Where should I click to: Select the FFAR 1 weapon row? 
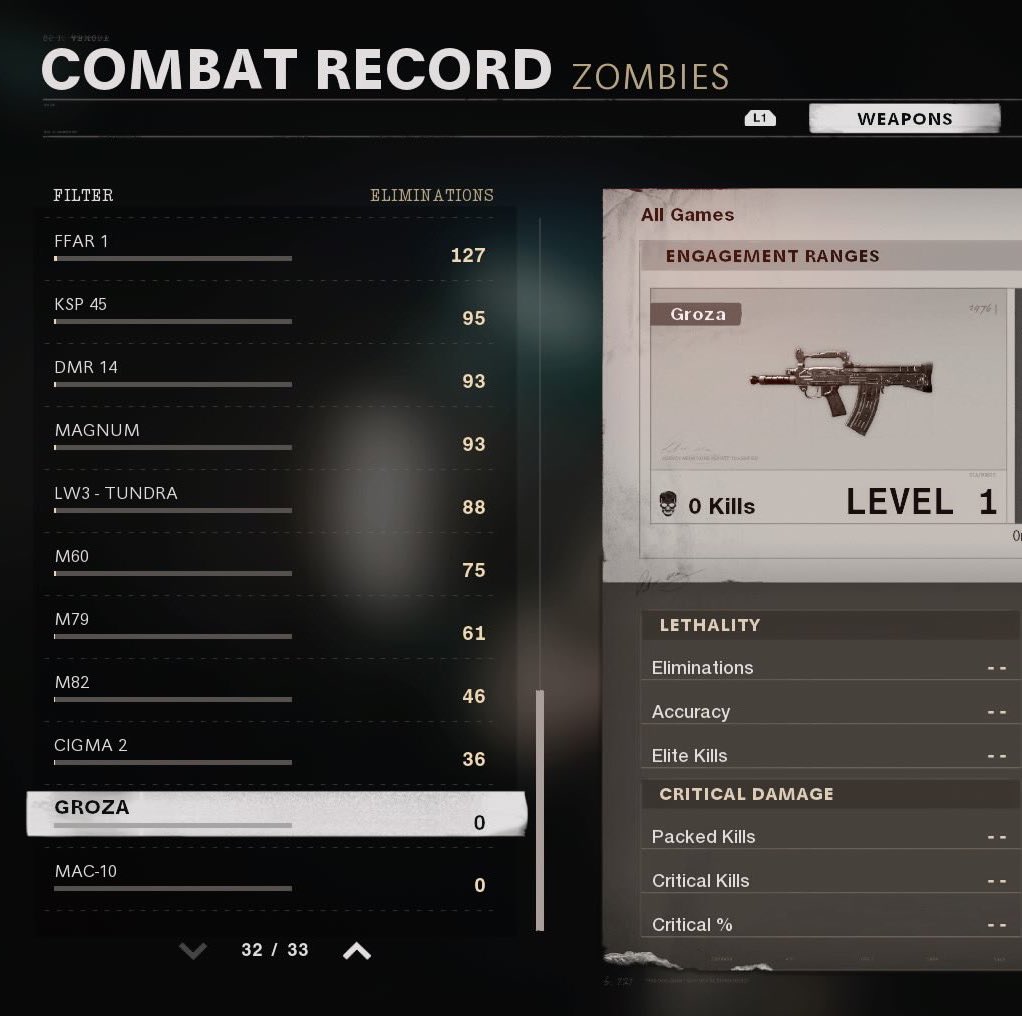pyautogui.click(x=270, y=248)
